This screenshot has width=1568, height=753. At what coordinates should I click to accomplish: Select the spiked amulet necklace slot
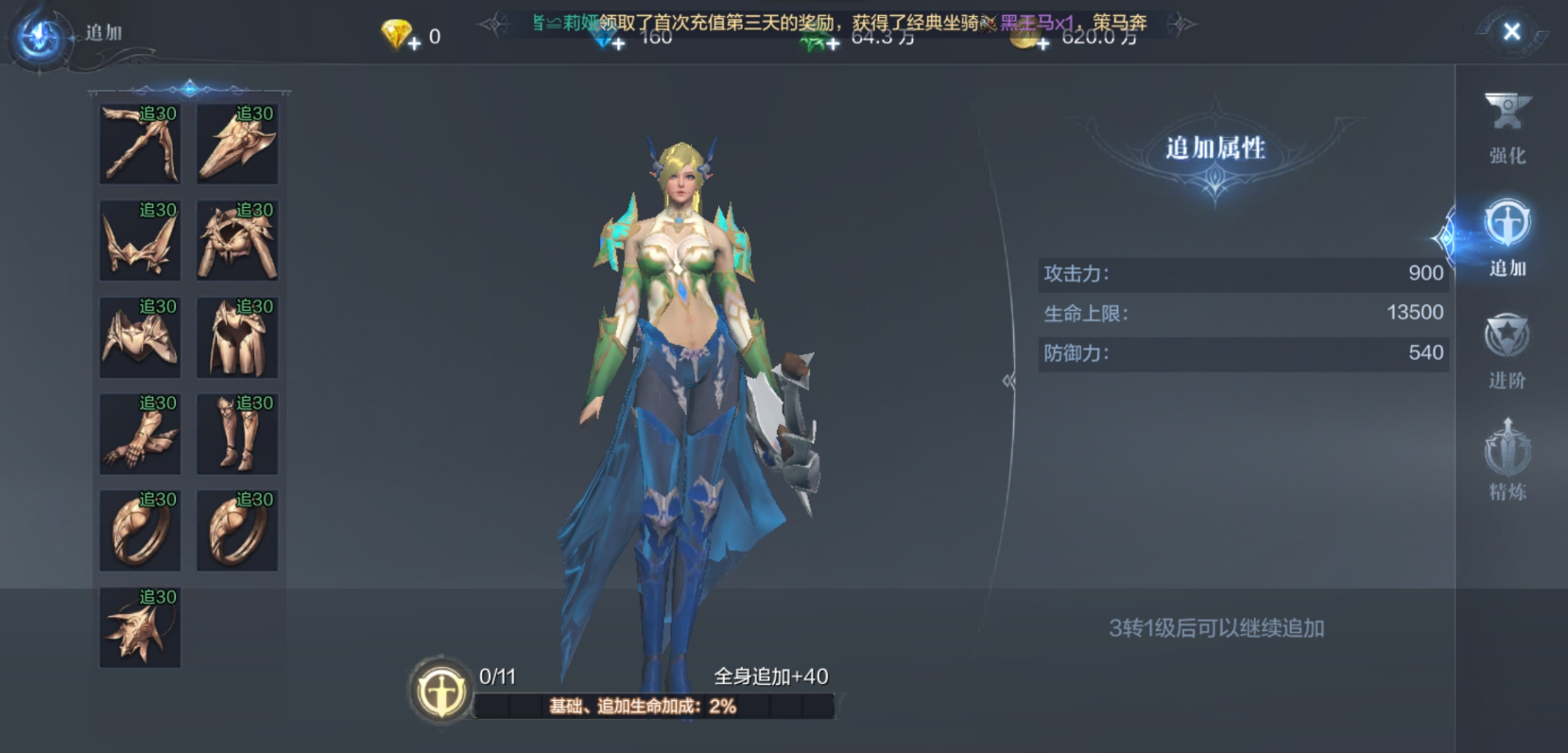click(140, 627)
